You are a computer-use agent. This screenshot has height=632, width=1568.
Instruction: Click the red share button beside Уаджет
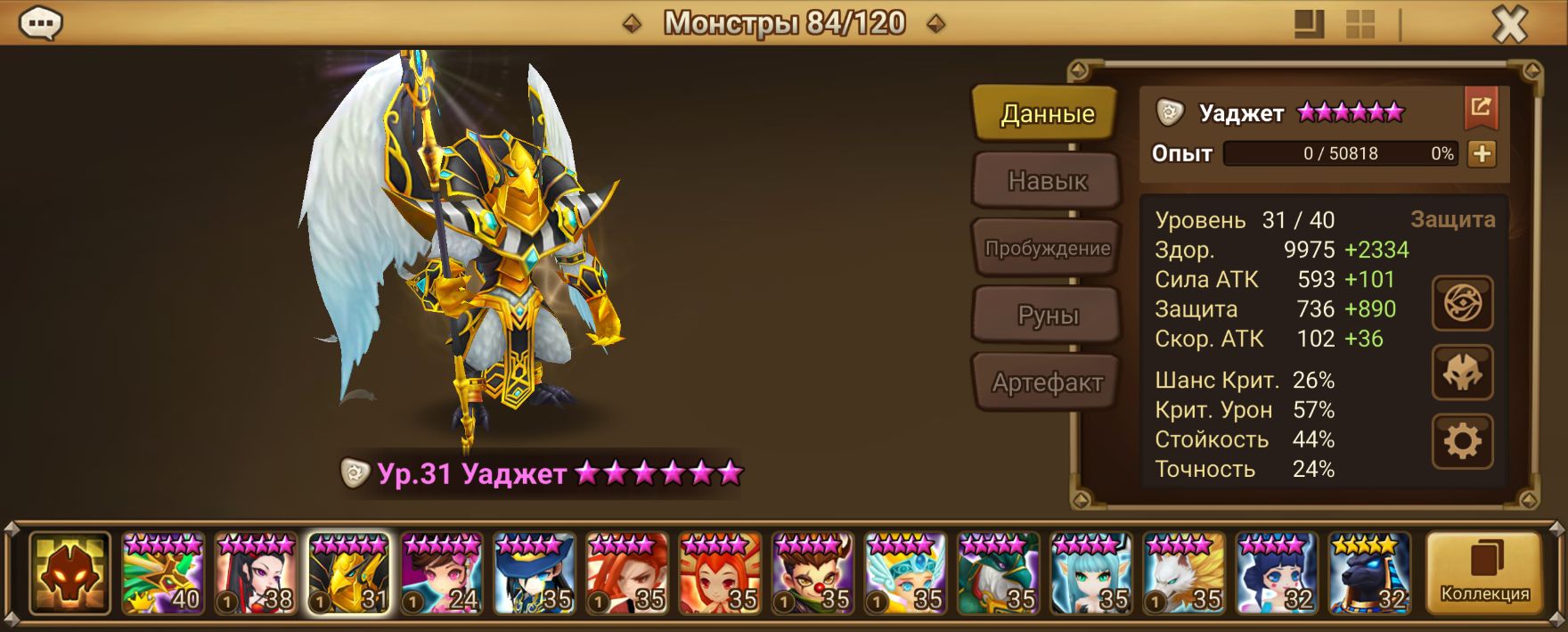click(x=1481, y=108)
